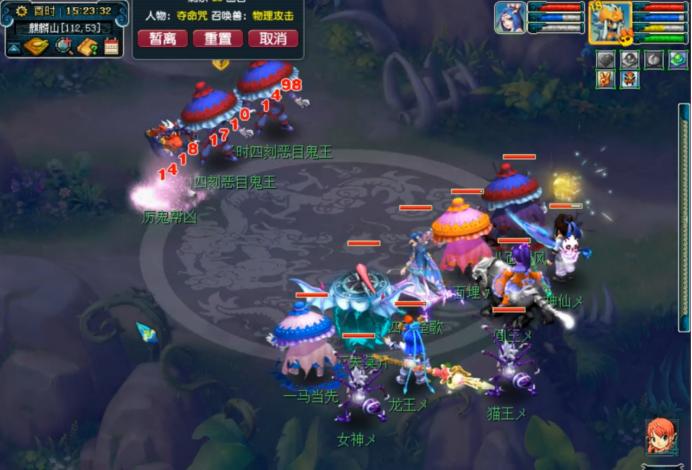Open the book with question mark icon
Viewport: 692px width, 470px height.
point(87,46)
